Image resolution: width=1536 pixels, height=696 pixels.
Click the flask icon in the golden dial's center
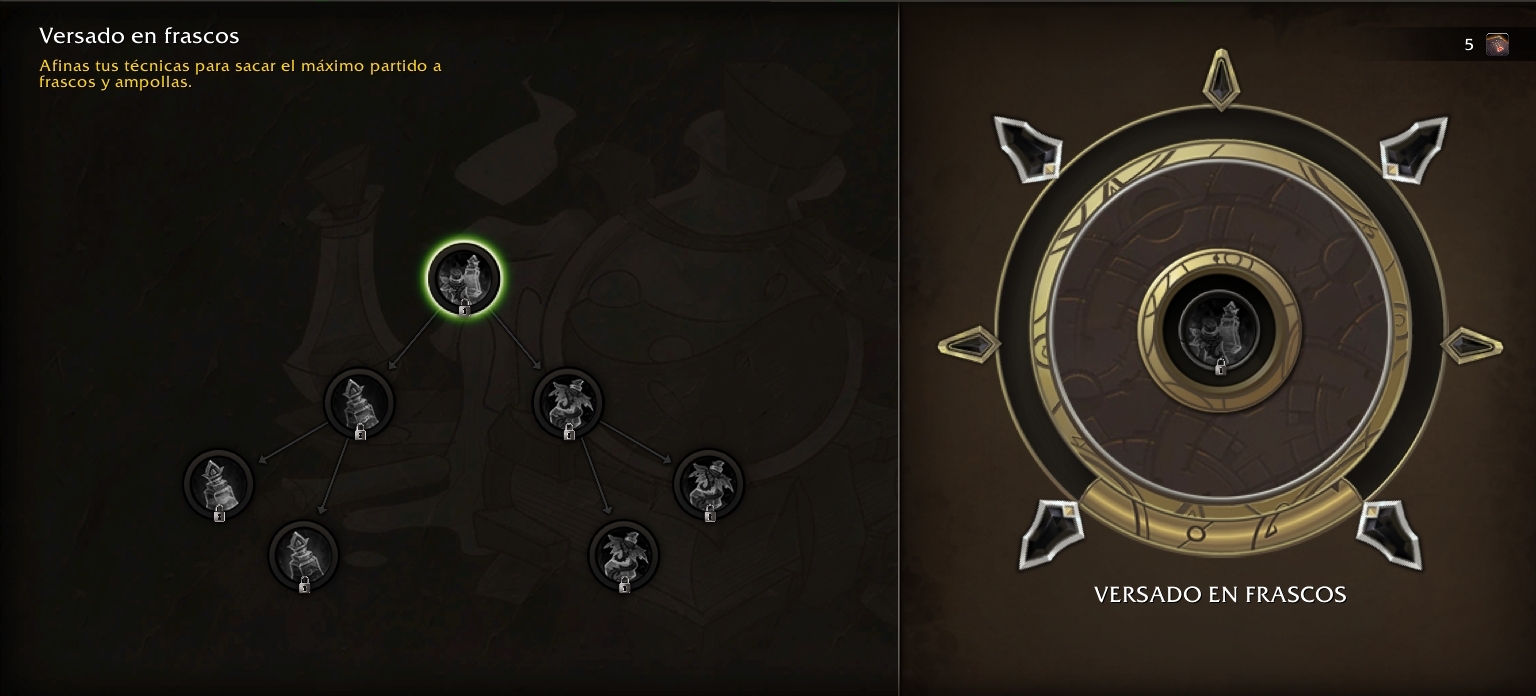1219,328
